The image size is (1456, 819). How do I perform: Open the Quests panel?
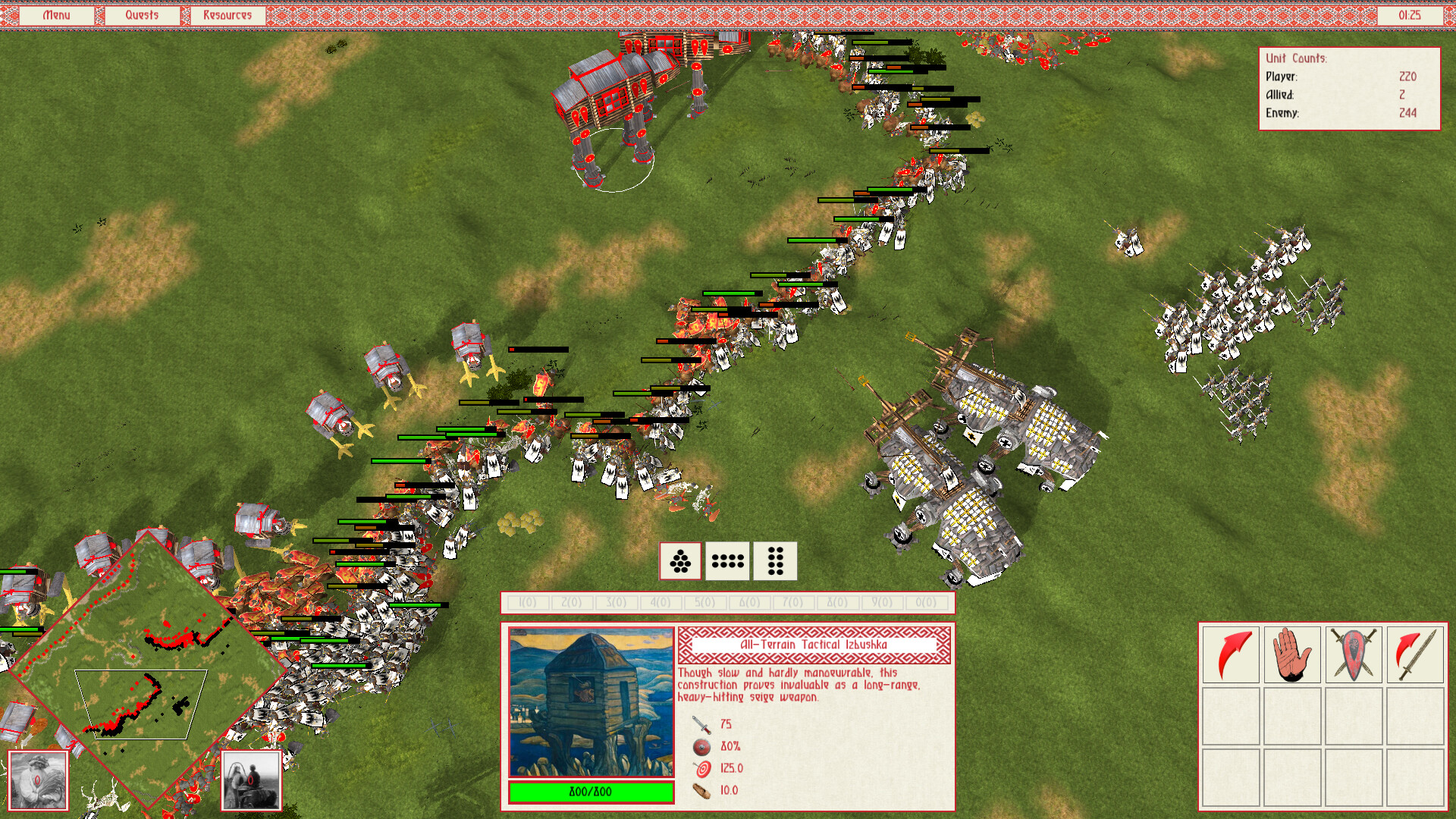(141, 14)
